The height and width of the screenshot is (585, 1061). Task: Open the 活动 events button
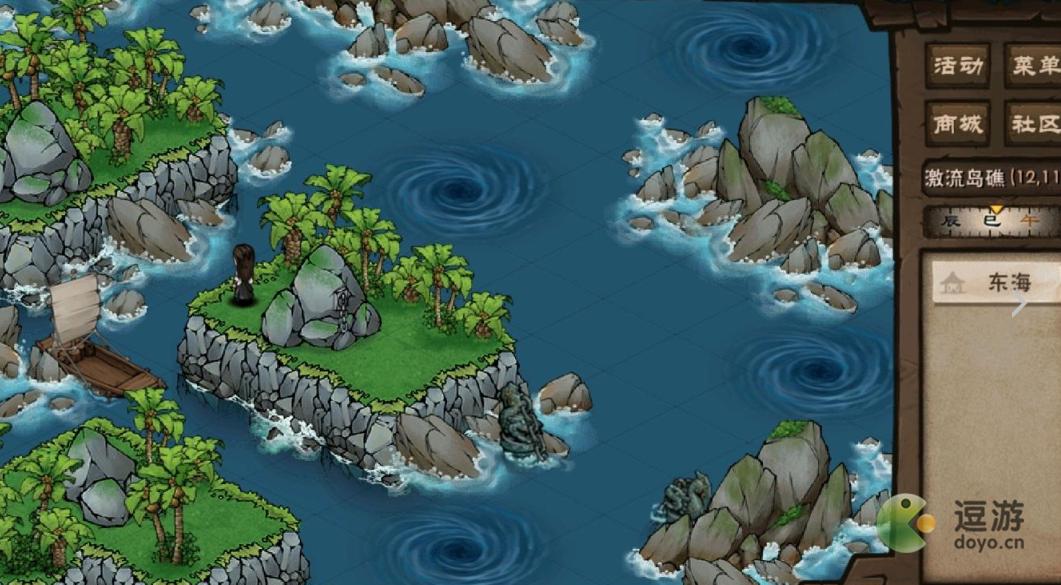[x=957, y=67]
